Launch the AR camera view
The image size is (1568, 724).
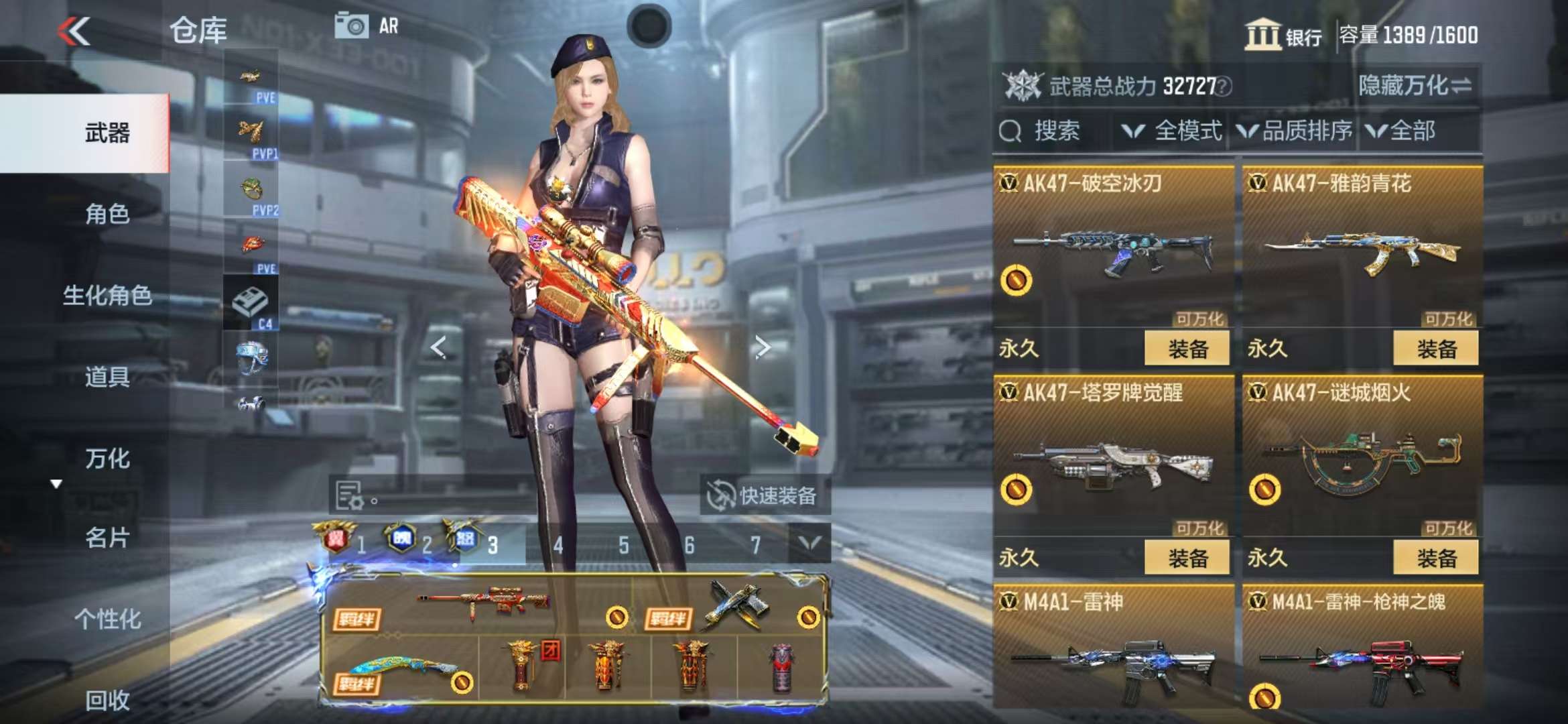366,27
